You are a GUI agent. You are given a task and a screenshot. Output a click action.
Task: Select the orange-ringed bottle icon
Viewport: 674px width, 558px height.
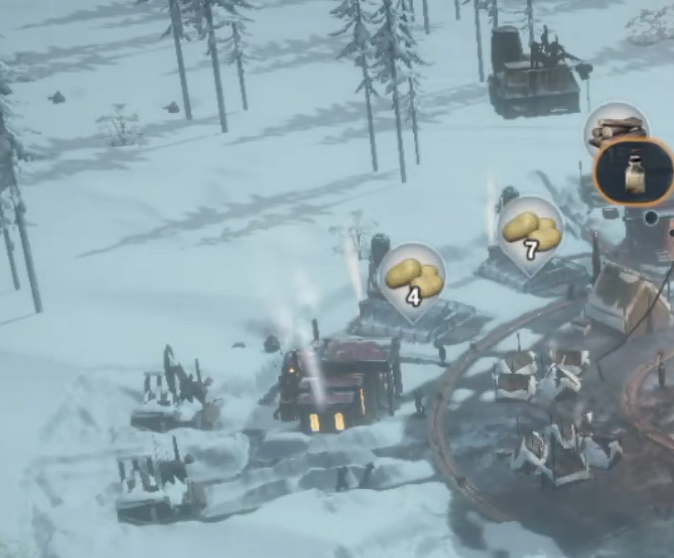tap(633, 172)
